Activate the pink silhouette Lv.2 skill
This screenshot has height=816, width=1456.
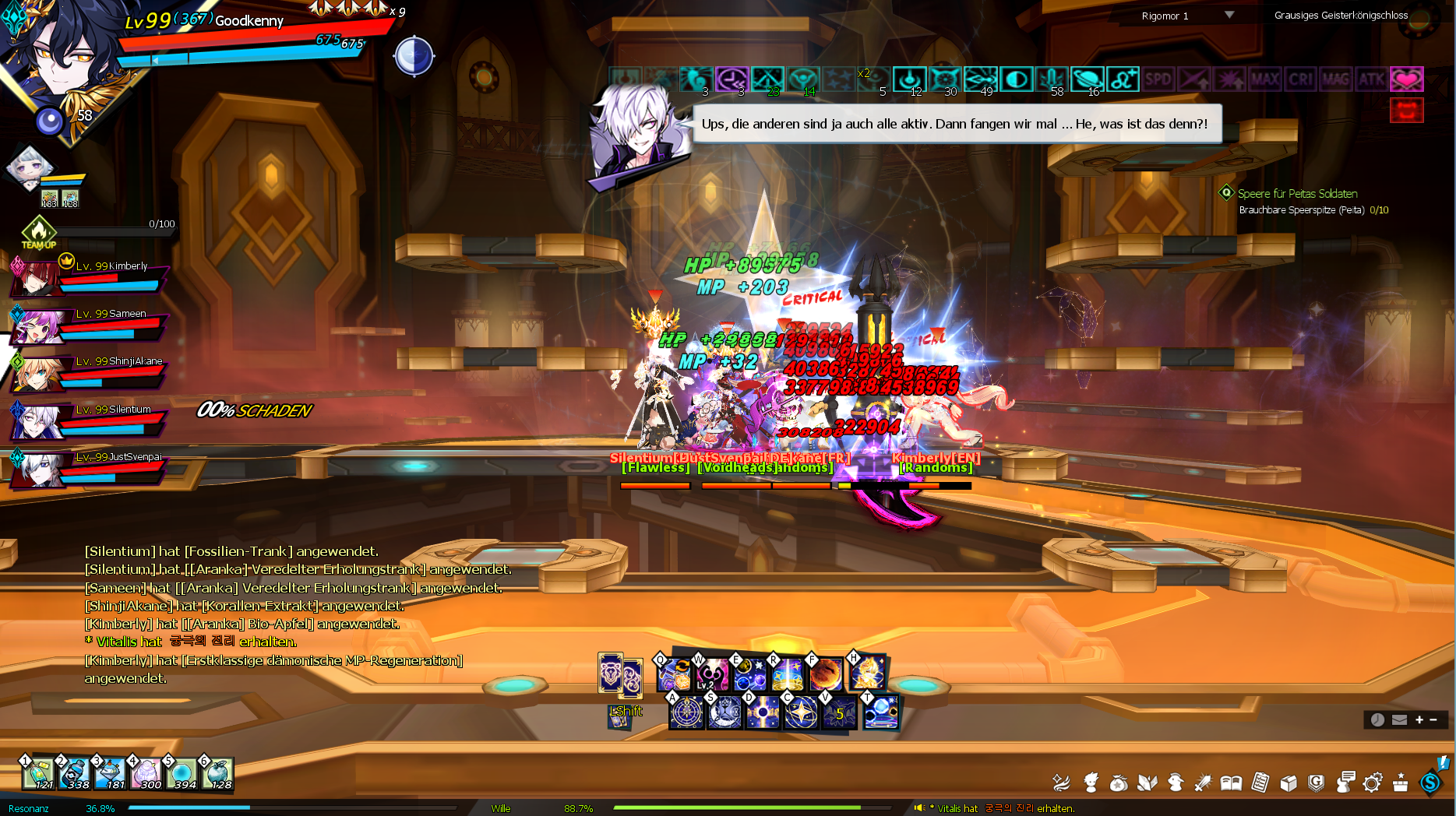711,674
